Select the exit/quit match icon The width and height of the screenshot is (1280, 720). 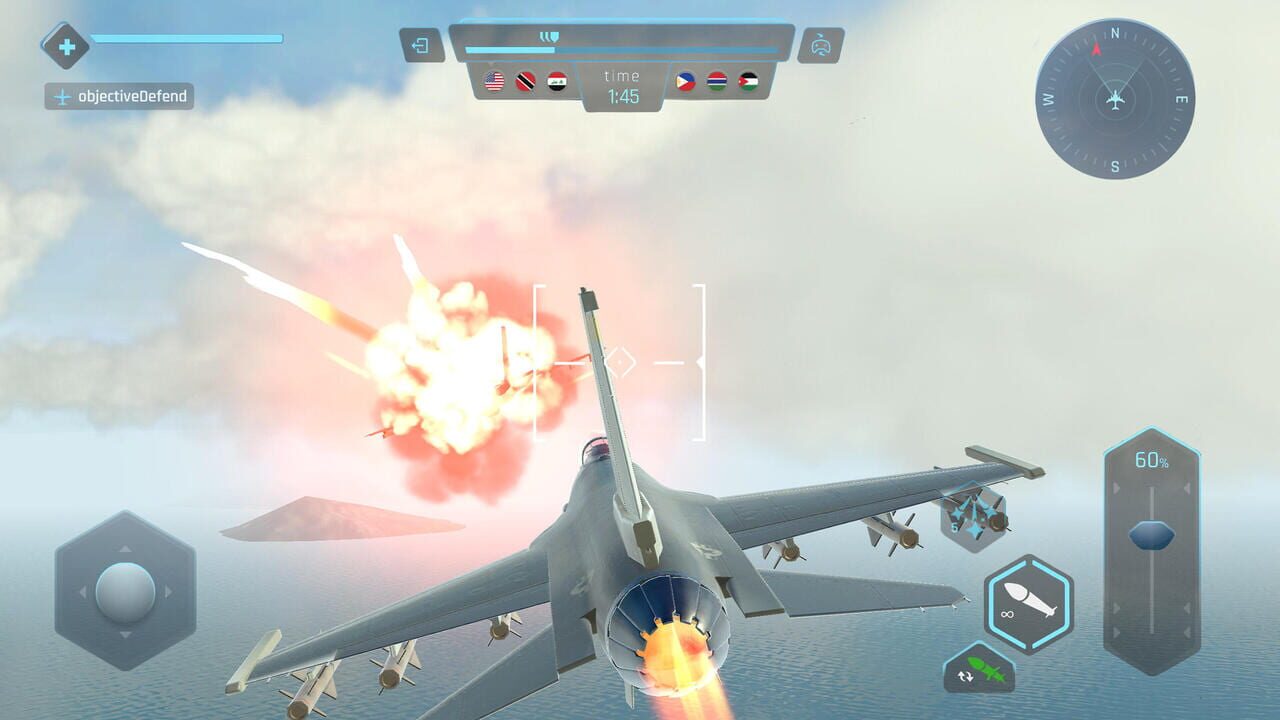coord(422,45)
